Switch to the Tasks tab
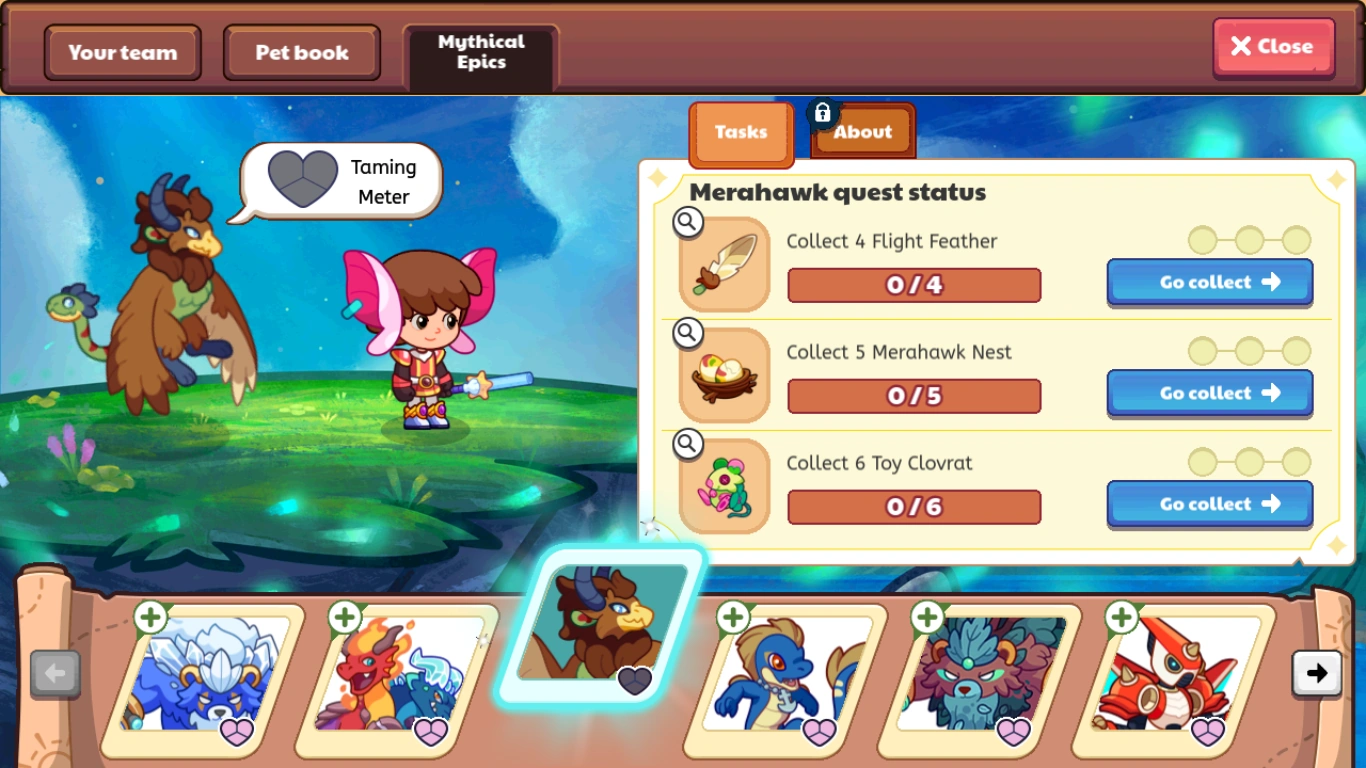 click(x=740, y=132)
